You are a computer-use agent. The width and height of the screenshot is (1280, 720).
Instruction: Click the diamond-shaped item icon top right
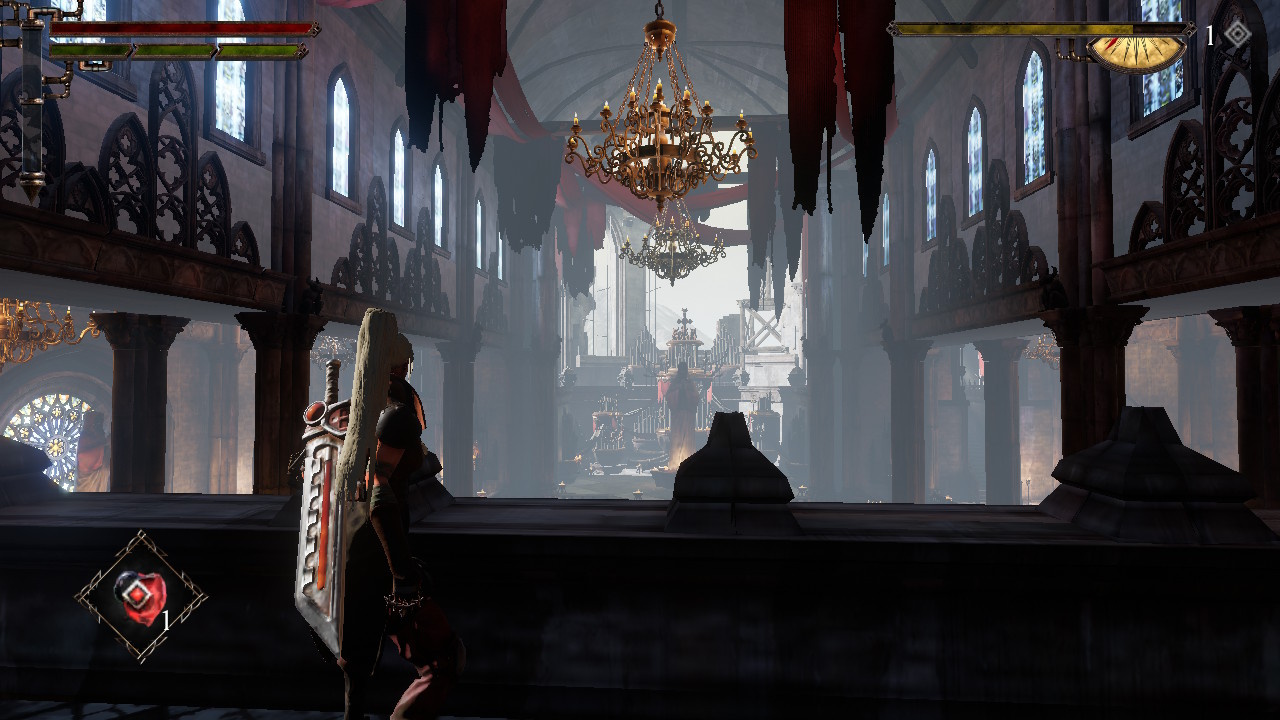click(x=1236, y=34)
